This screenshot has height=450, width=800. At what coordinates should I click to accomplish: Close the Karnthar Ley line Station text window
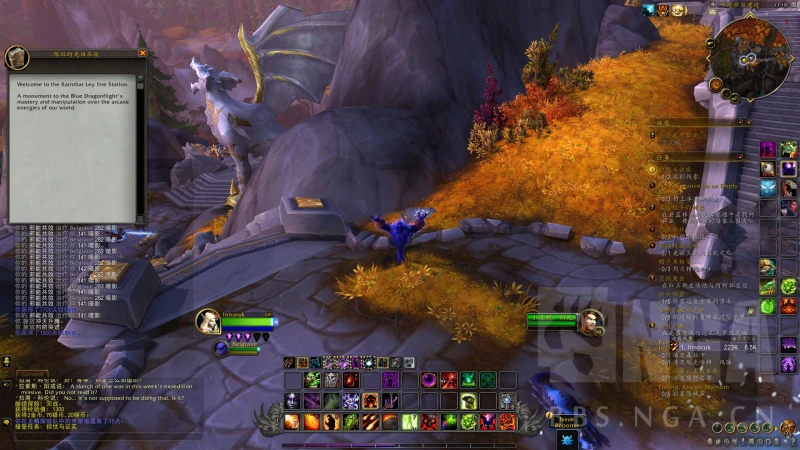pyautogui.click(x=142, y=53)
